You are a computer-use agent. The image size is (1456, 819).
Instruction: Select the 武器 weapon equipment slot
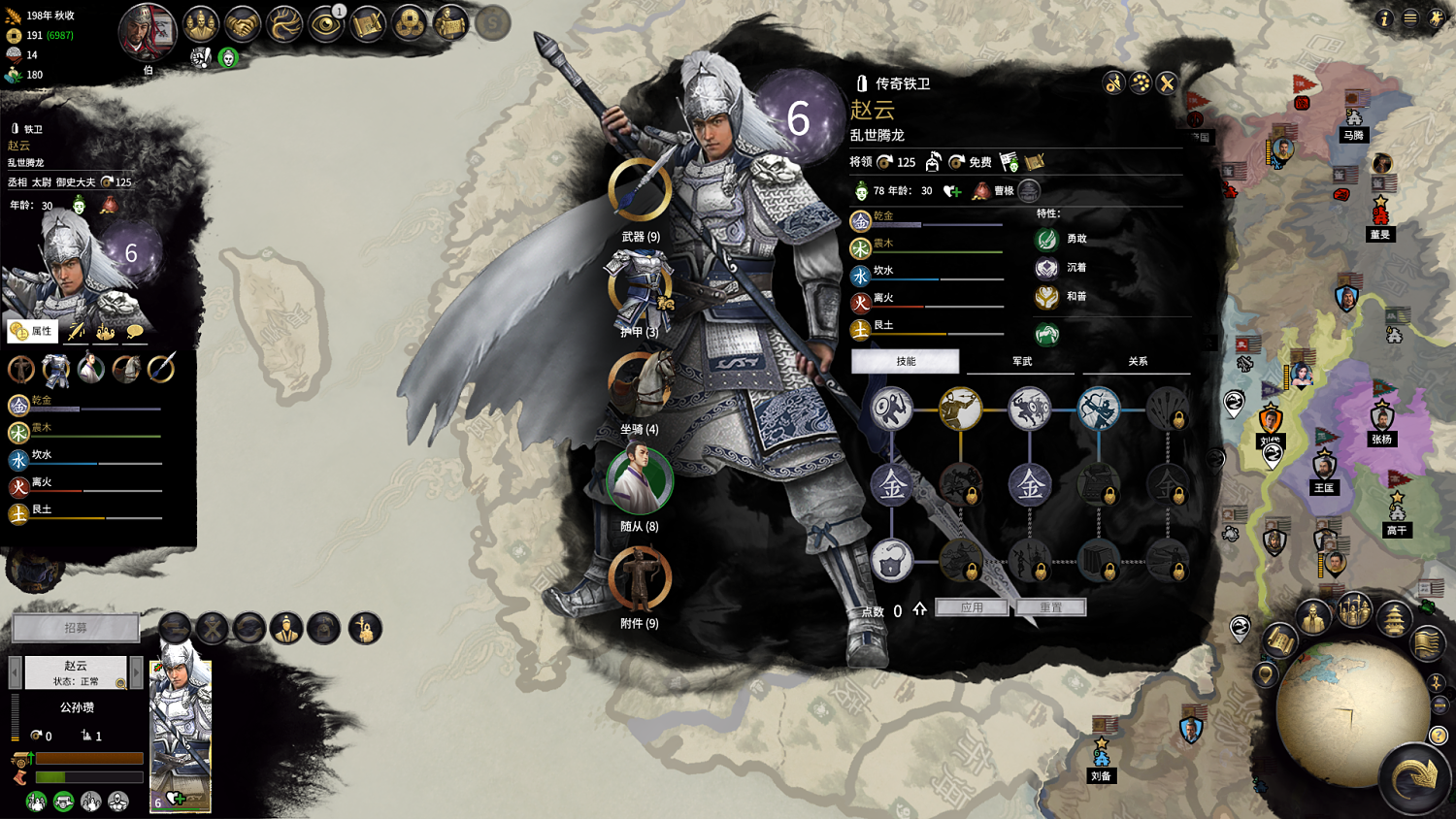pos(640,191)
